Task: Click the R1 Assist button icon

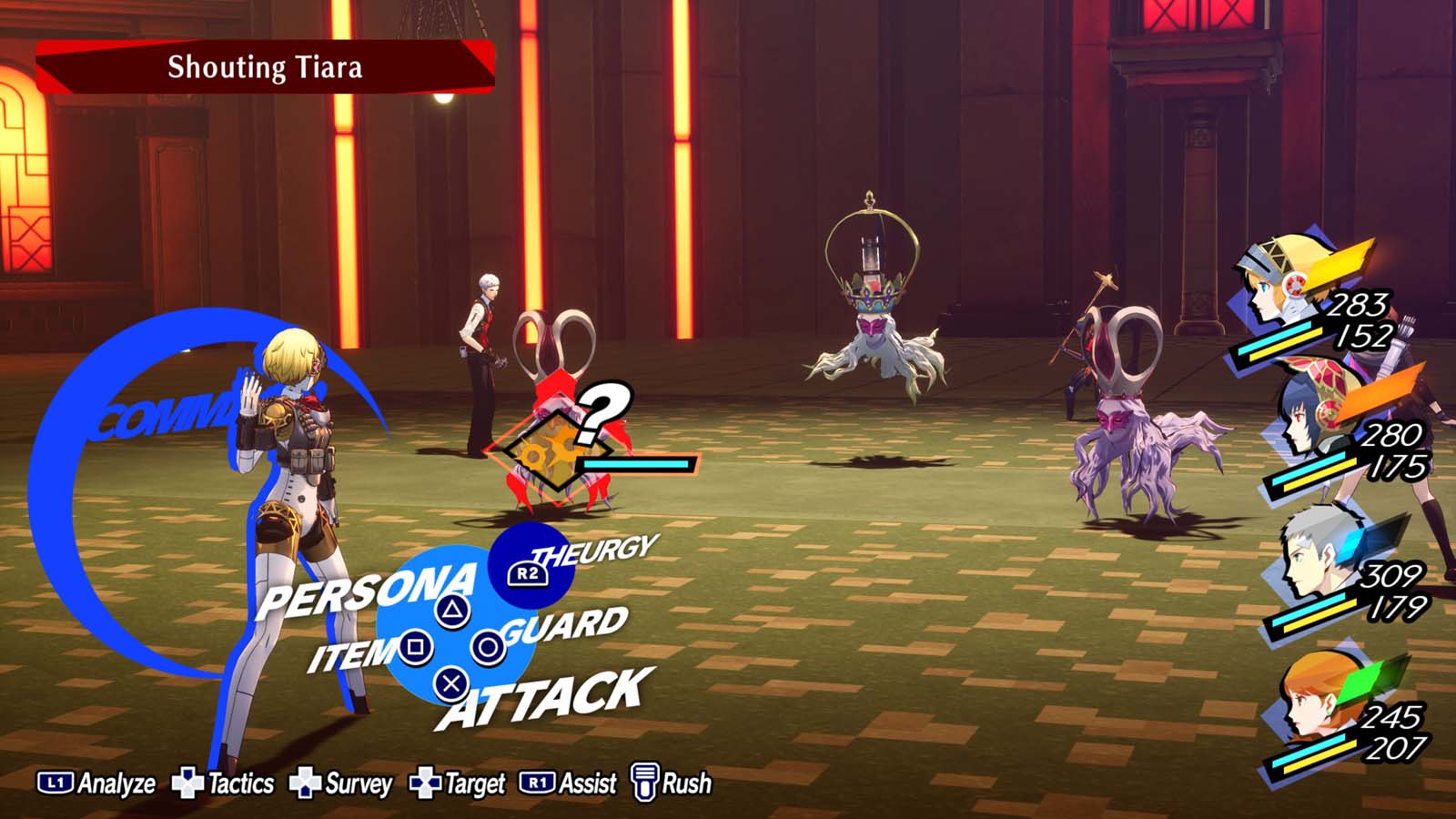Action: tap(536, 781)
